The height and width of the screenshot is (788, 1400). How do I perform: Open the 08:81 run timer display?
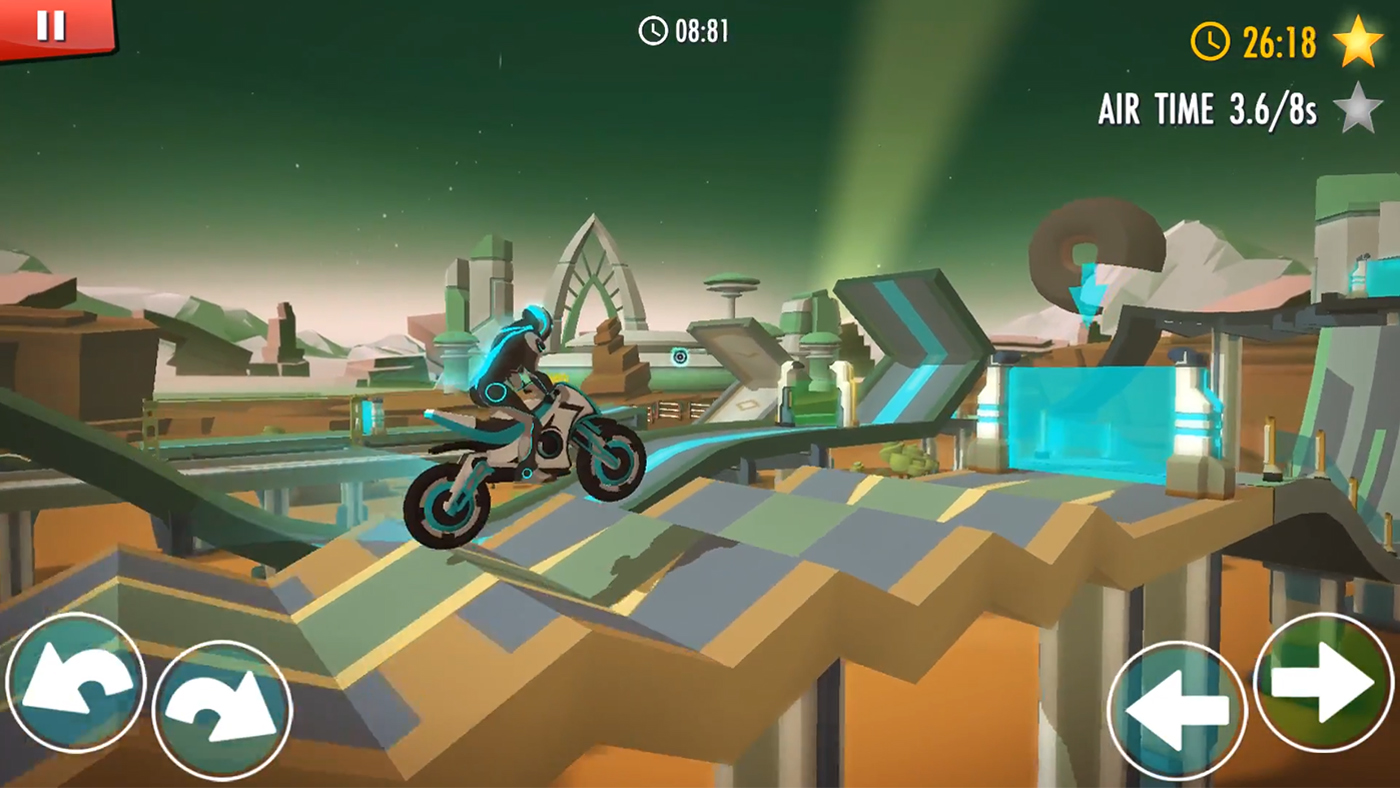pyautogui.click(x=700, y=29)
